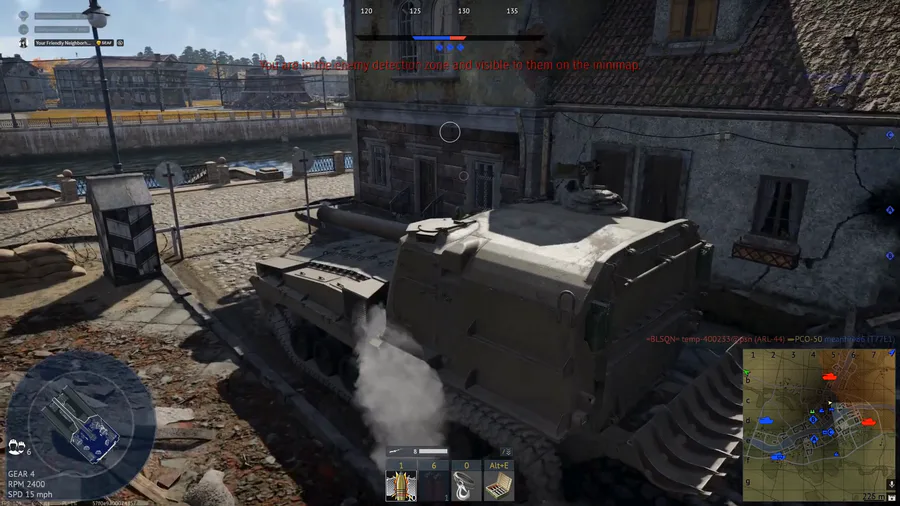Select the primary shell ammo slot
Image resolution: width=900 pixels, height=506 pixels.
coord(401,485)
